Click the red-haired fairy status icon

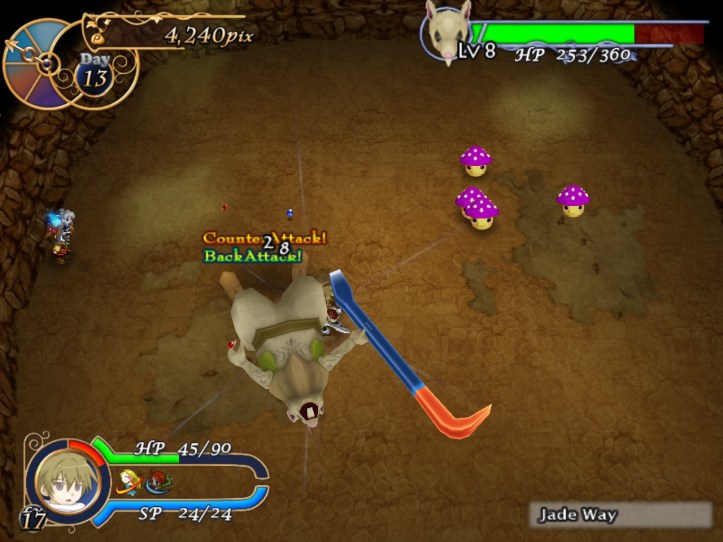click(x=156, y=485)
